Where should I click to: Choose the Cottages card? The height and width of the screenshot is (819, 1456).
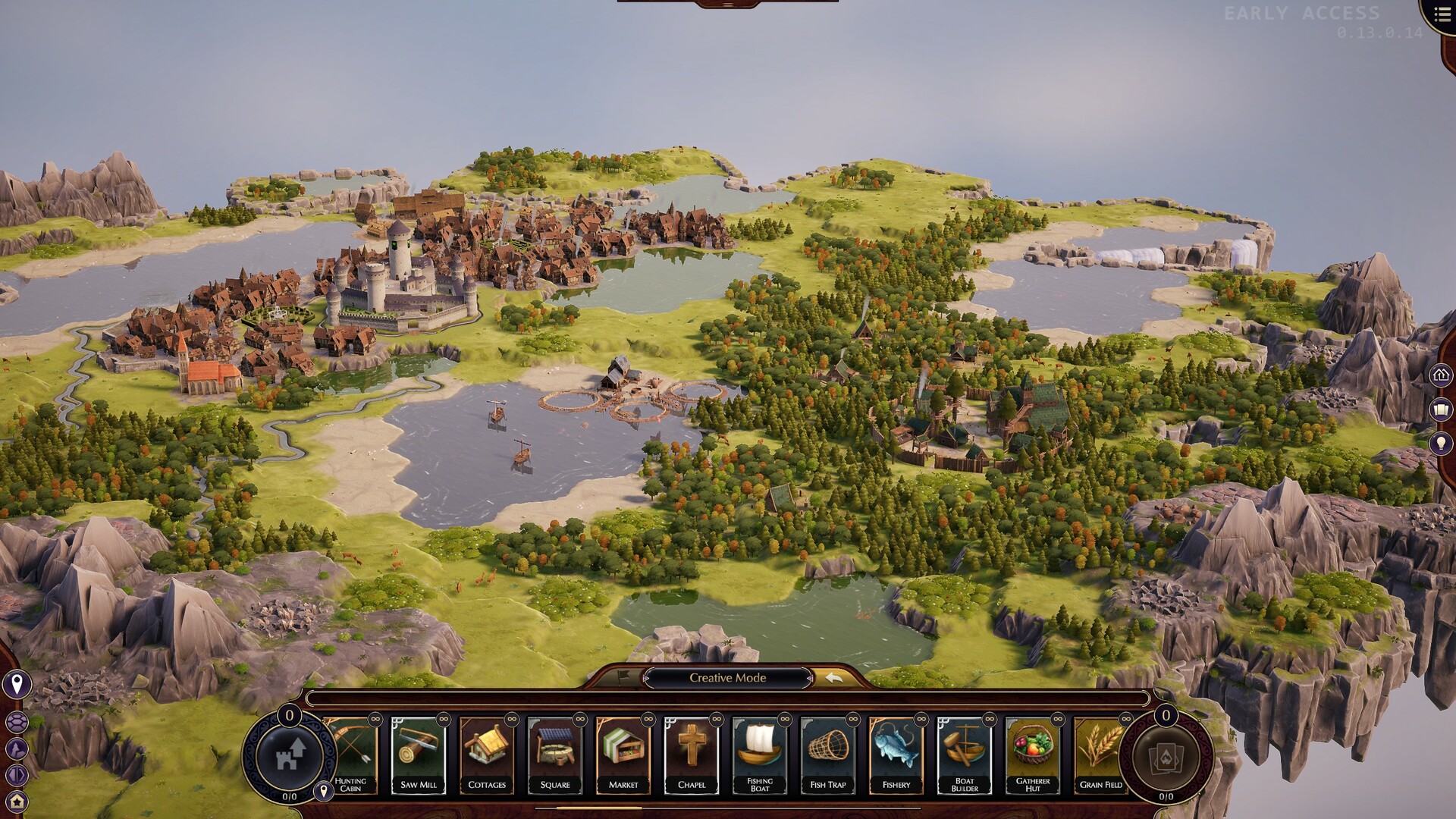tap(487, 755)
